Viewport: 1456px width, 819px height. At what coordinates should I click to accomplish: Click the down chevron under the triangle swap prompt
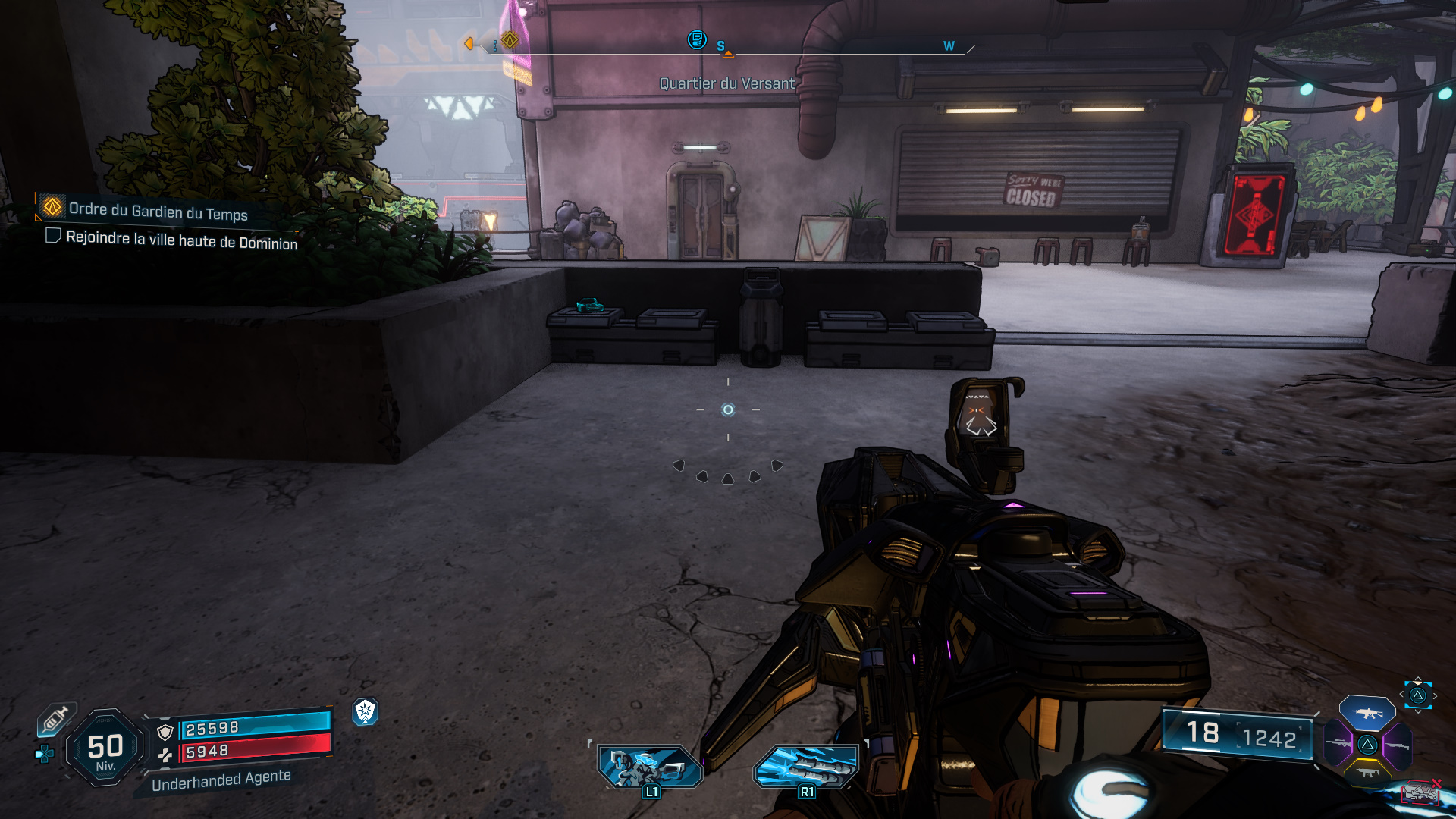(x=1418, y=712)
